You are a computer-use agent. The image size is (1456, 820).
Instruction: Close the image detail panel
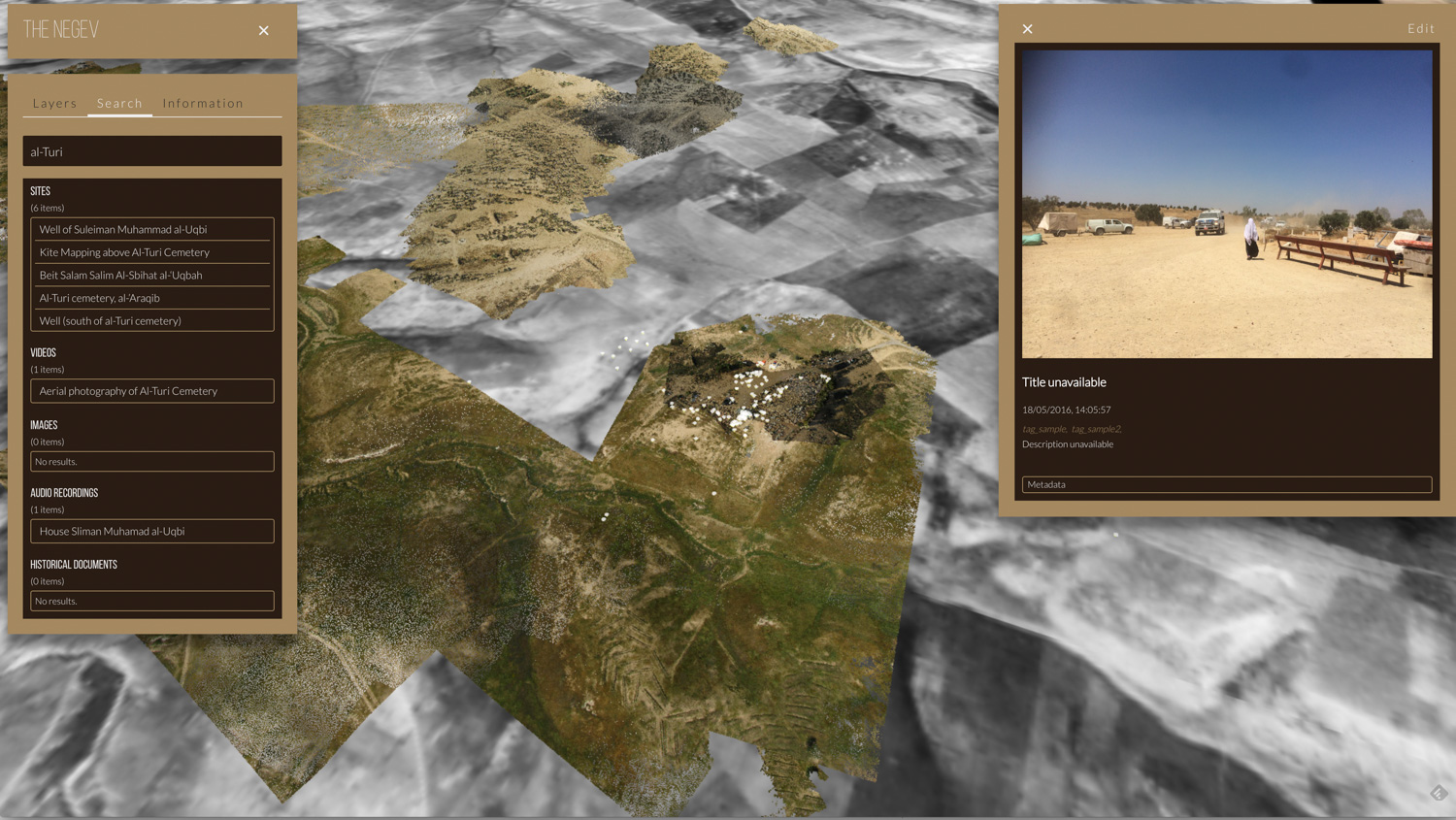pos(1027,29)
